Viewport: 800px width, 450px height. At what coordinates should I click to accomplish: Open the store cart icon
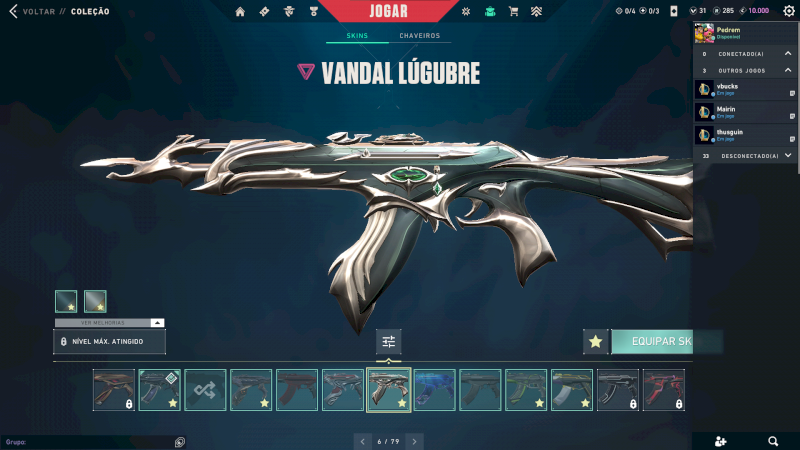click(x=513, y=11)
